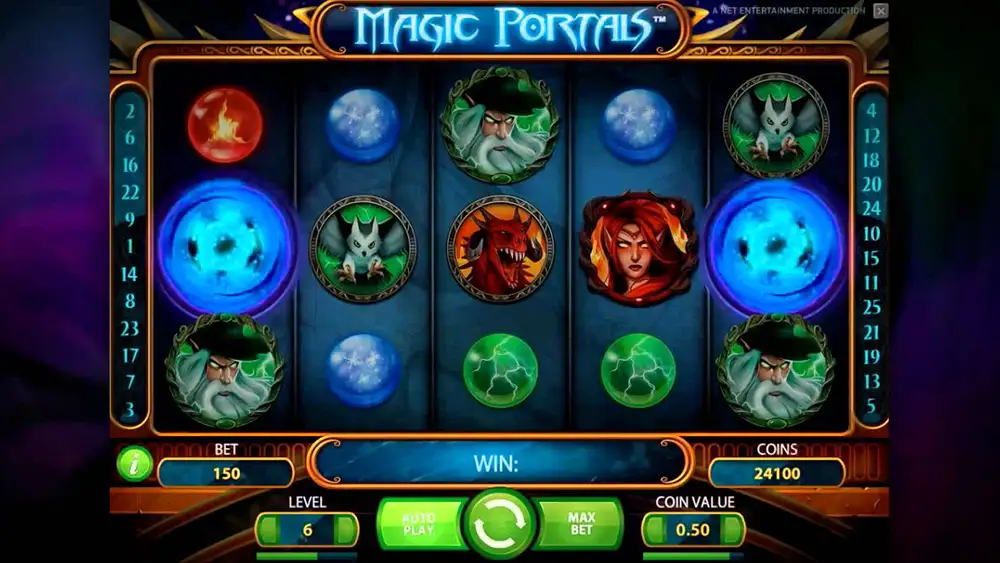The width and height of the screenshot is (1000, 563).
Task: Place the Max Bet
Action: [x=581, y=523]
